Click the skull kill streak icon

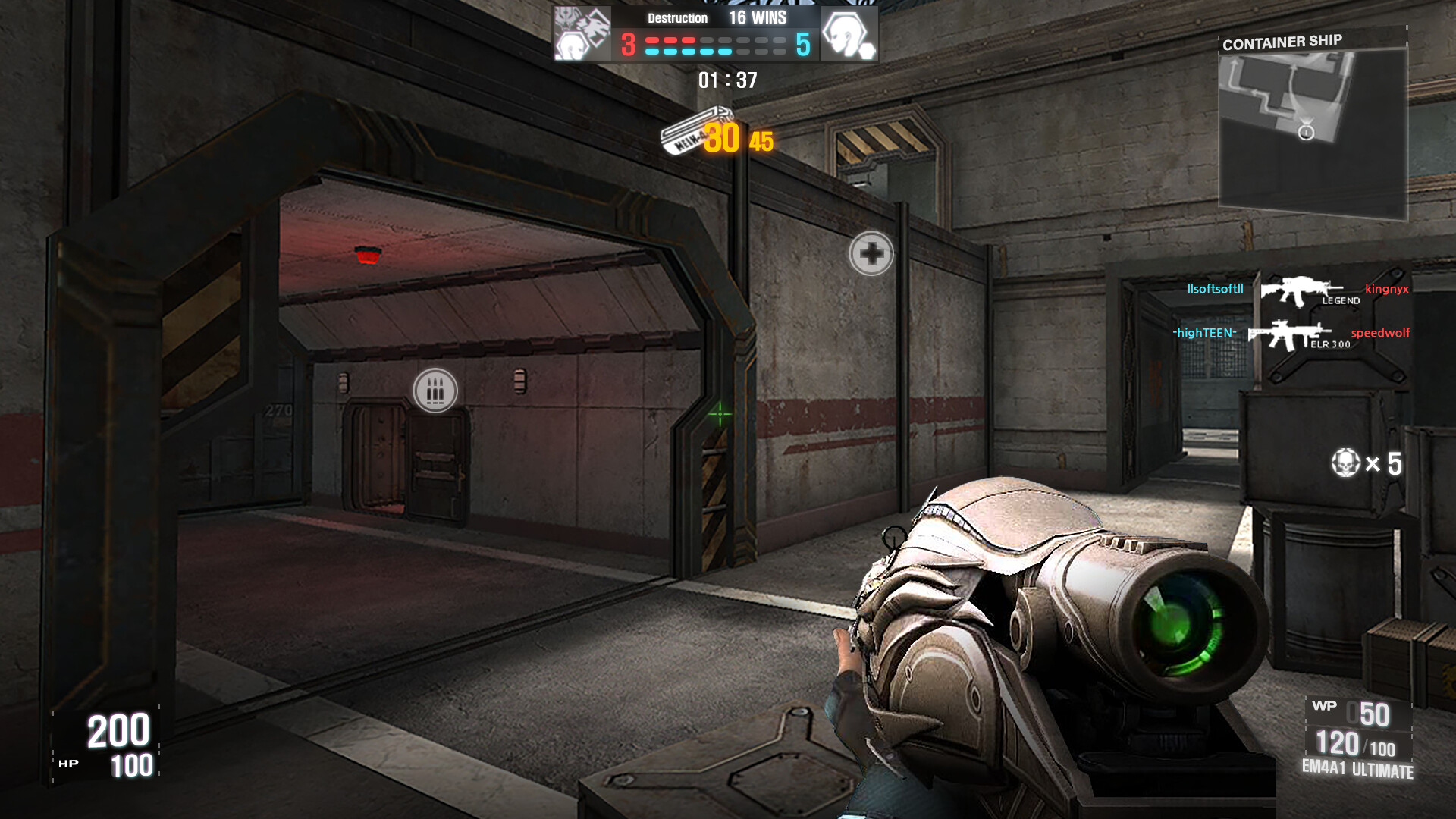tap(1345, 463)
